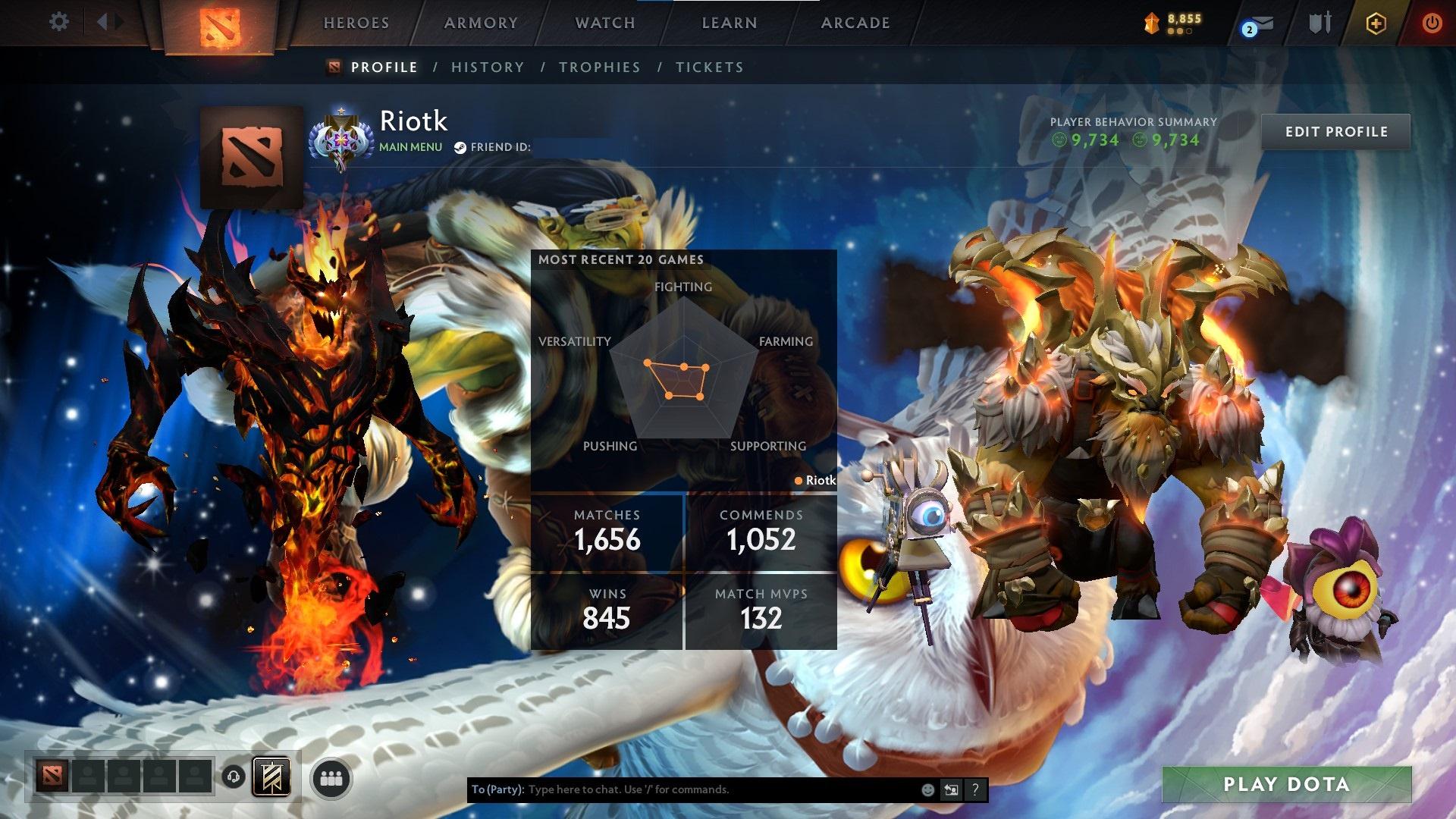Open the Armory menu

(481, 23)
